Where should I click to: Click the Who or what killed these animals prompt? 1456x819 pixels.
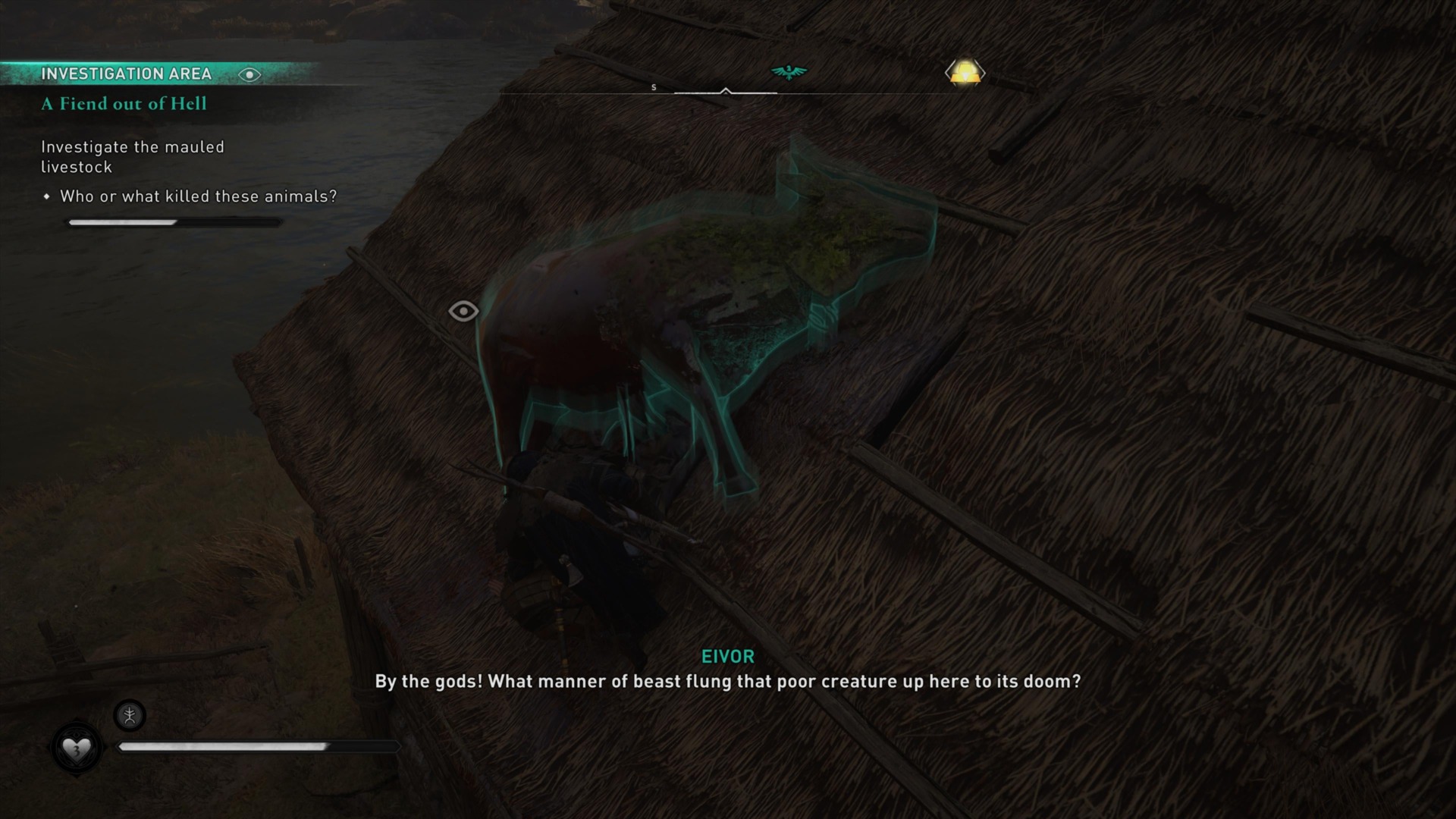pos(199,196)
